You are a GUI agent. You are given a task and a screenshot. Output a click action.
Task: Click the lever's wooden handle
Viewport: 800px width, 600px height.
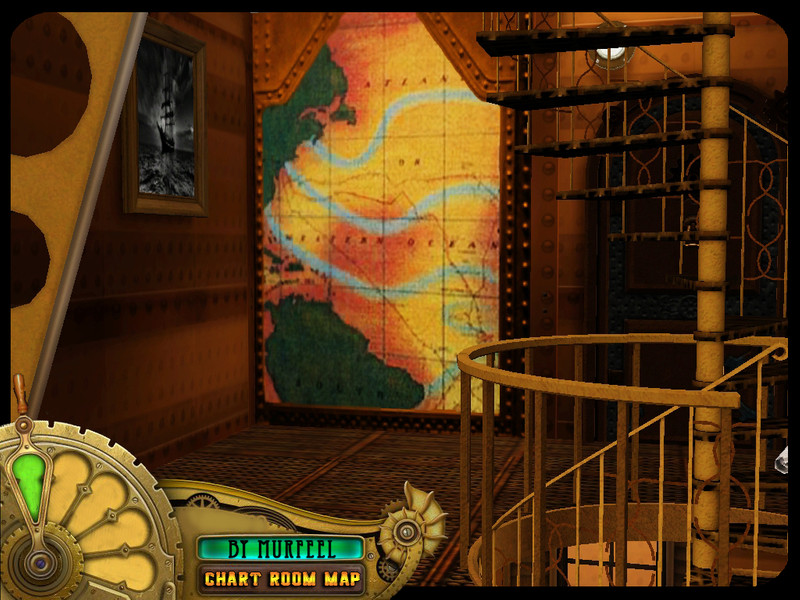click(x=20, y=392)
